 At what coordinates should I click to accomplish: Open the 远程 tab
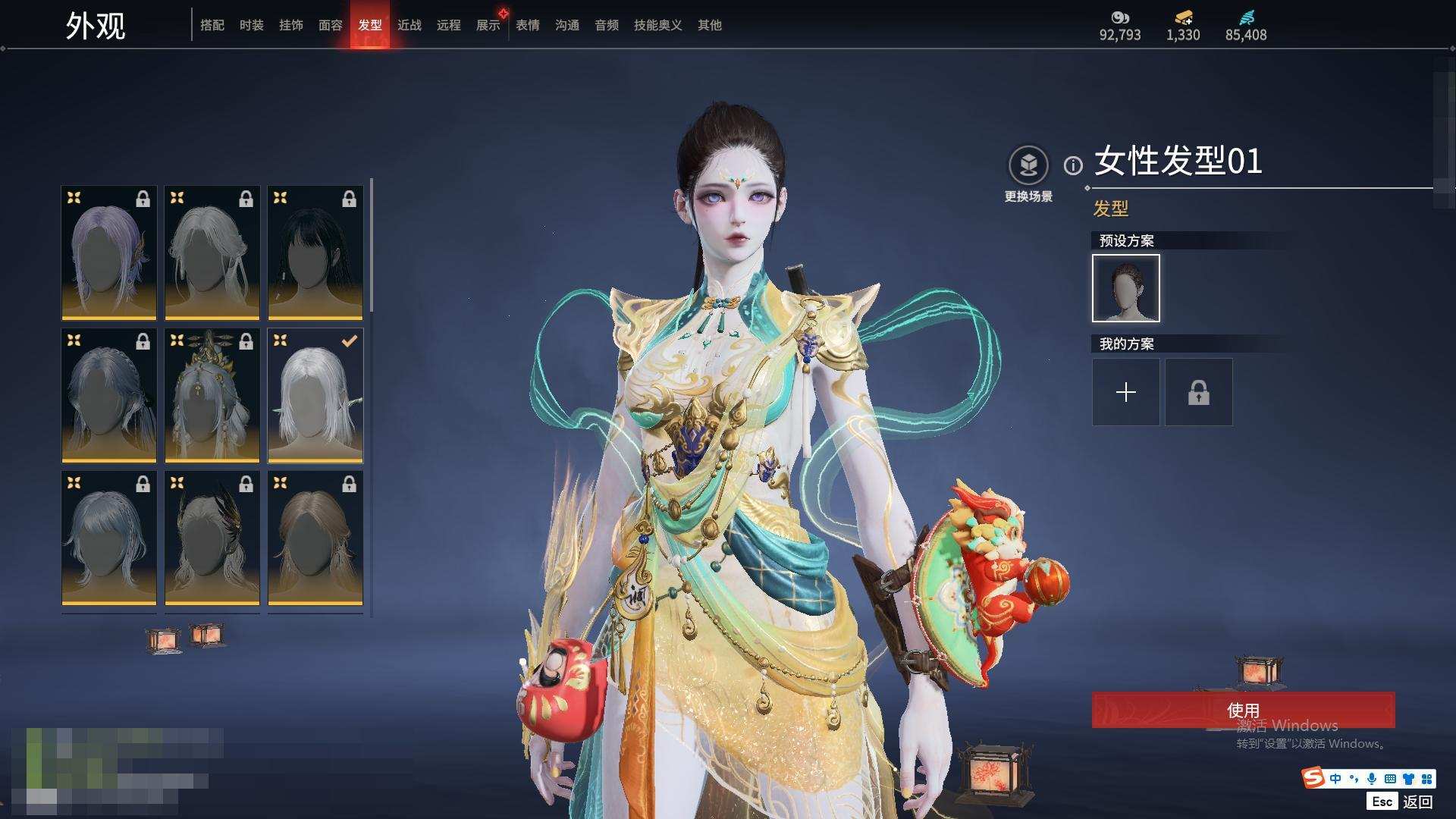tap(449, 25)
